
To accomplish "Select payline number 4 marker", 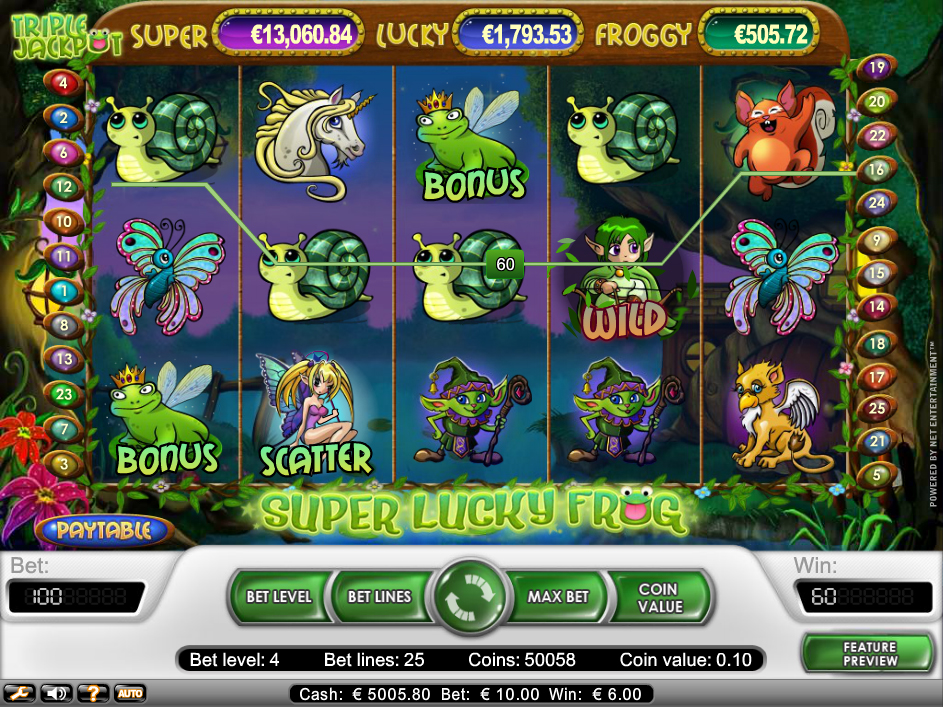I will (x=63, y=84).
